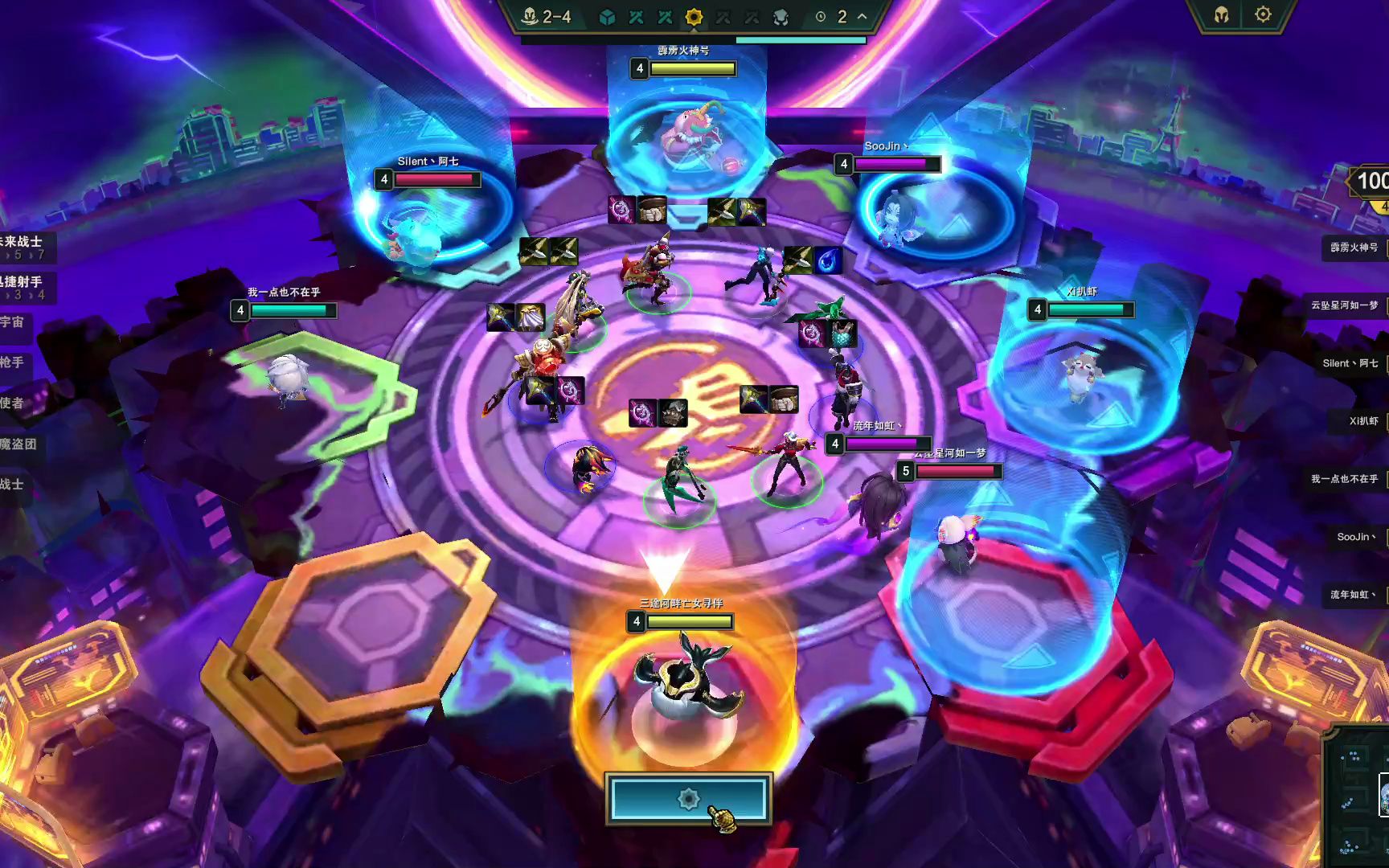Click the blue cube stage icon

pos(608,17)
